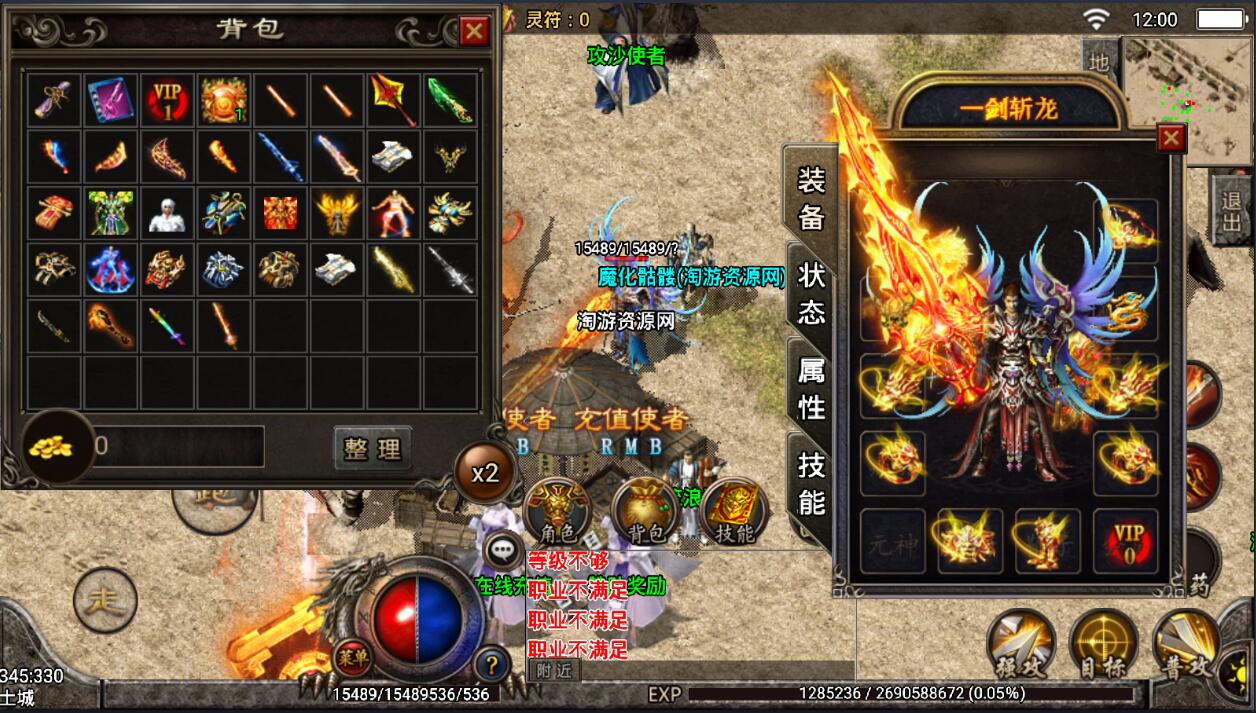Image resolution: width=1256 pixels, height=713 pixels.
Task: Open the chat speech bubble
Action: (499, 552)
